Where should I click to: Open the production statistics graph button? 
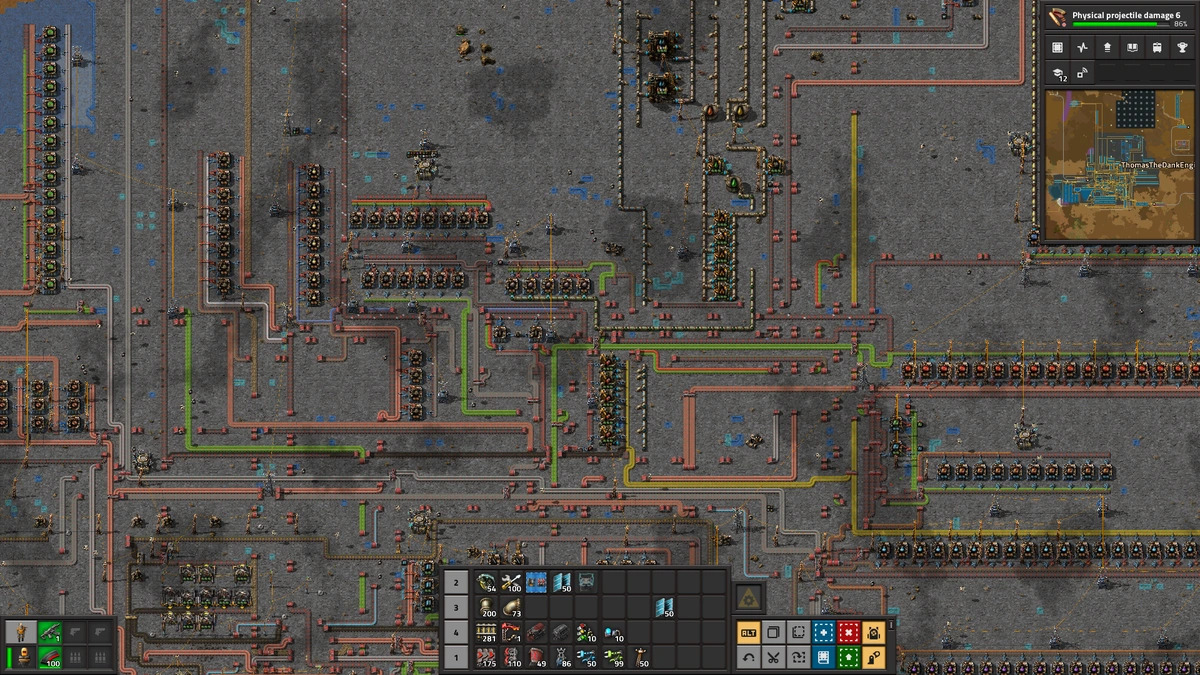[x=1082, y=47]
